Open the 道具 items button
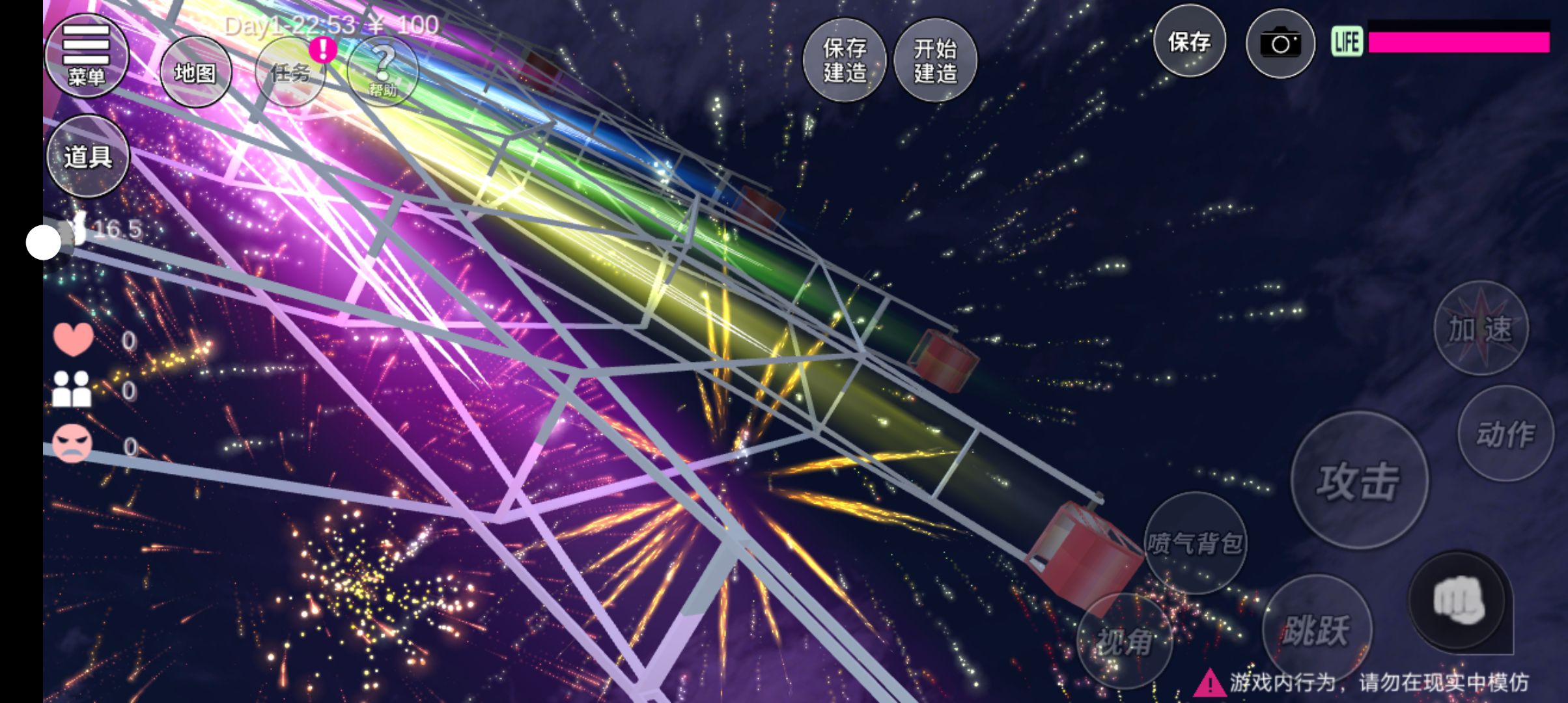The height and width of the screenshot is (703, 1568). 88,156
